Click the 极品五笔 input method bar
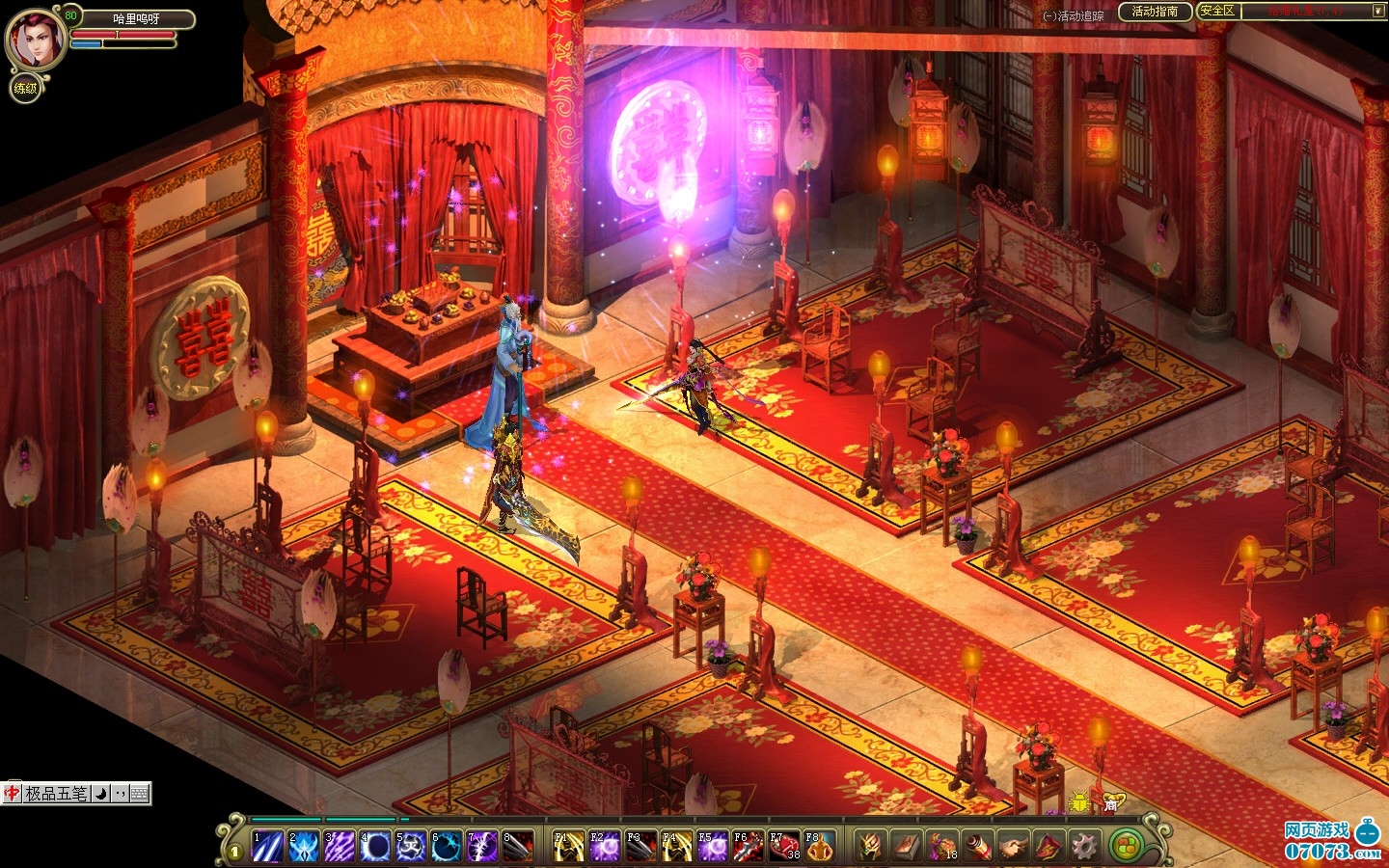Image resolution: width=1389 pixels, height=868 pixels. pos(56,794)
